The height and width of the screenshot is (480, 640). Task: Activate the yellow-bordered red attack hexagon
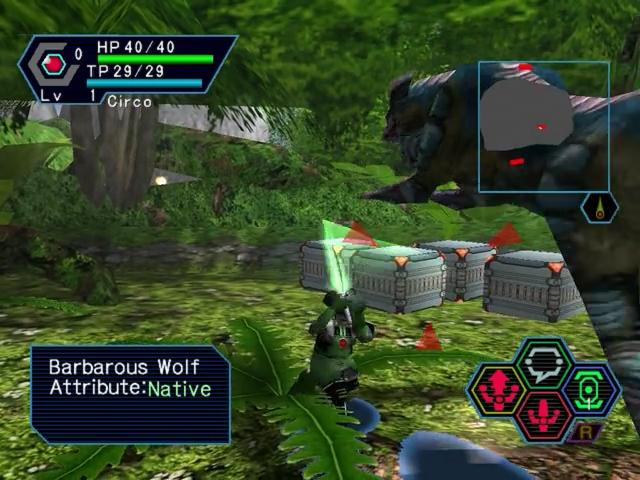tap(497, 390)
